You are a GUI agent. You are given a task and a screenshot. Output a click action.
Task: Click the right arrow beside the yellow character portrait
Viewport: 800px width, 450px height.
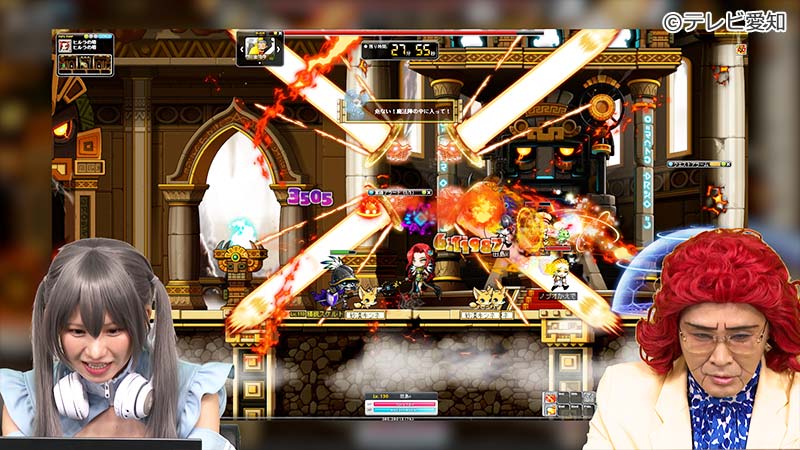coord(279,48)
